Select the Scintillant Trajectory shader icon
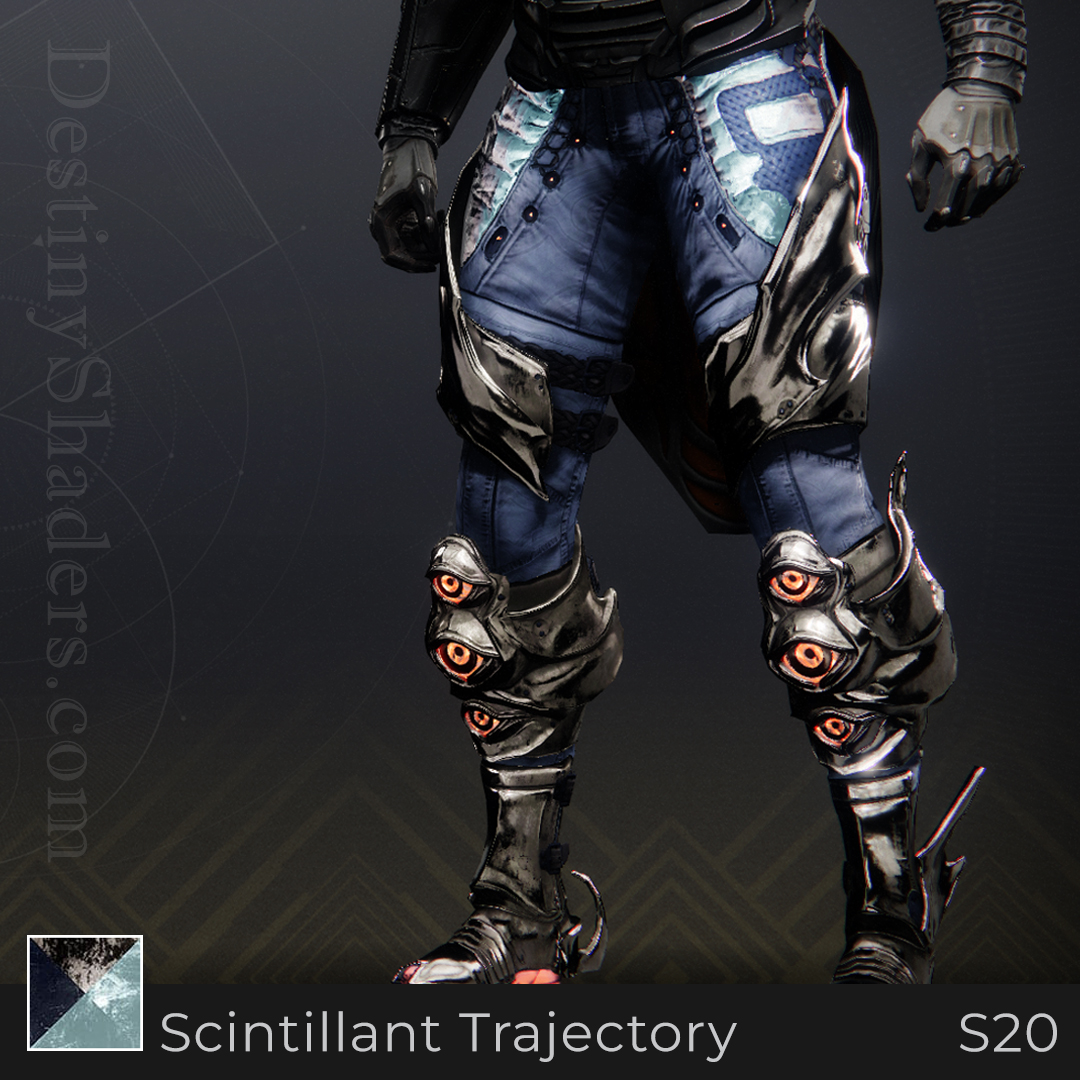Viewport: 1080px width, 1080px height. click(x=85, y=993)
